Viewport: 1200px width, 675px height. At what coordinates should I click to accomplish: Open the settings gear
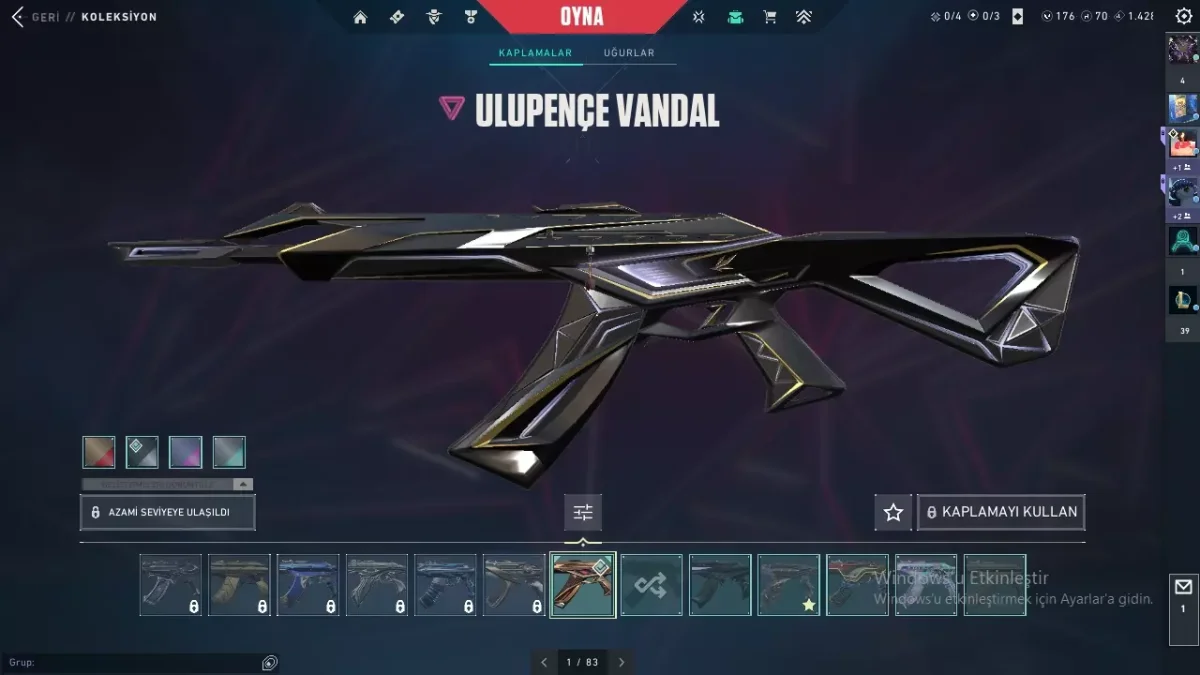tap(1184, 16)
